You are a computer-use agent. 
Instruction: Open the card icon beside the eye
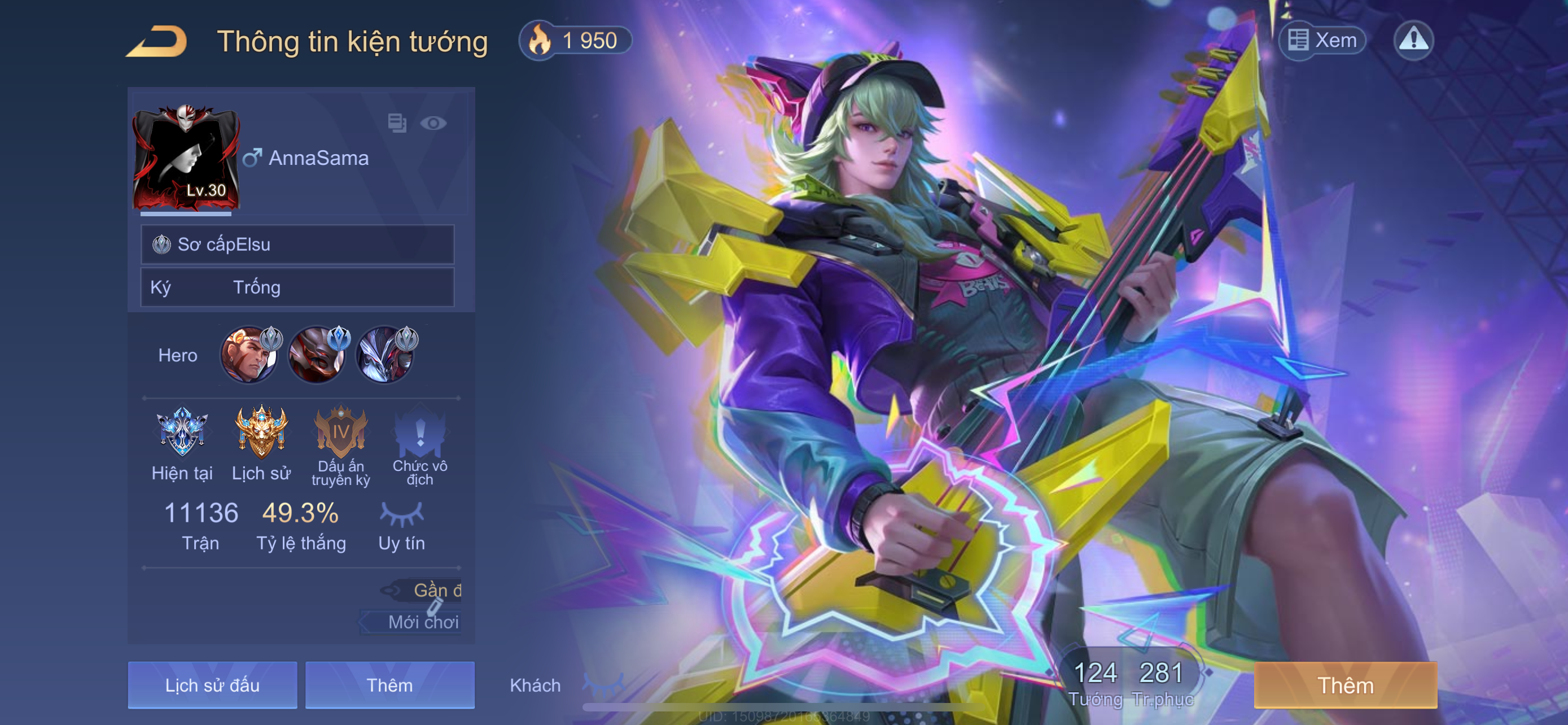point(397,124)
